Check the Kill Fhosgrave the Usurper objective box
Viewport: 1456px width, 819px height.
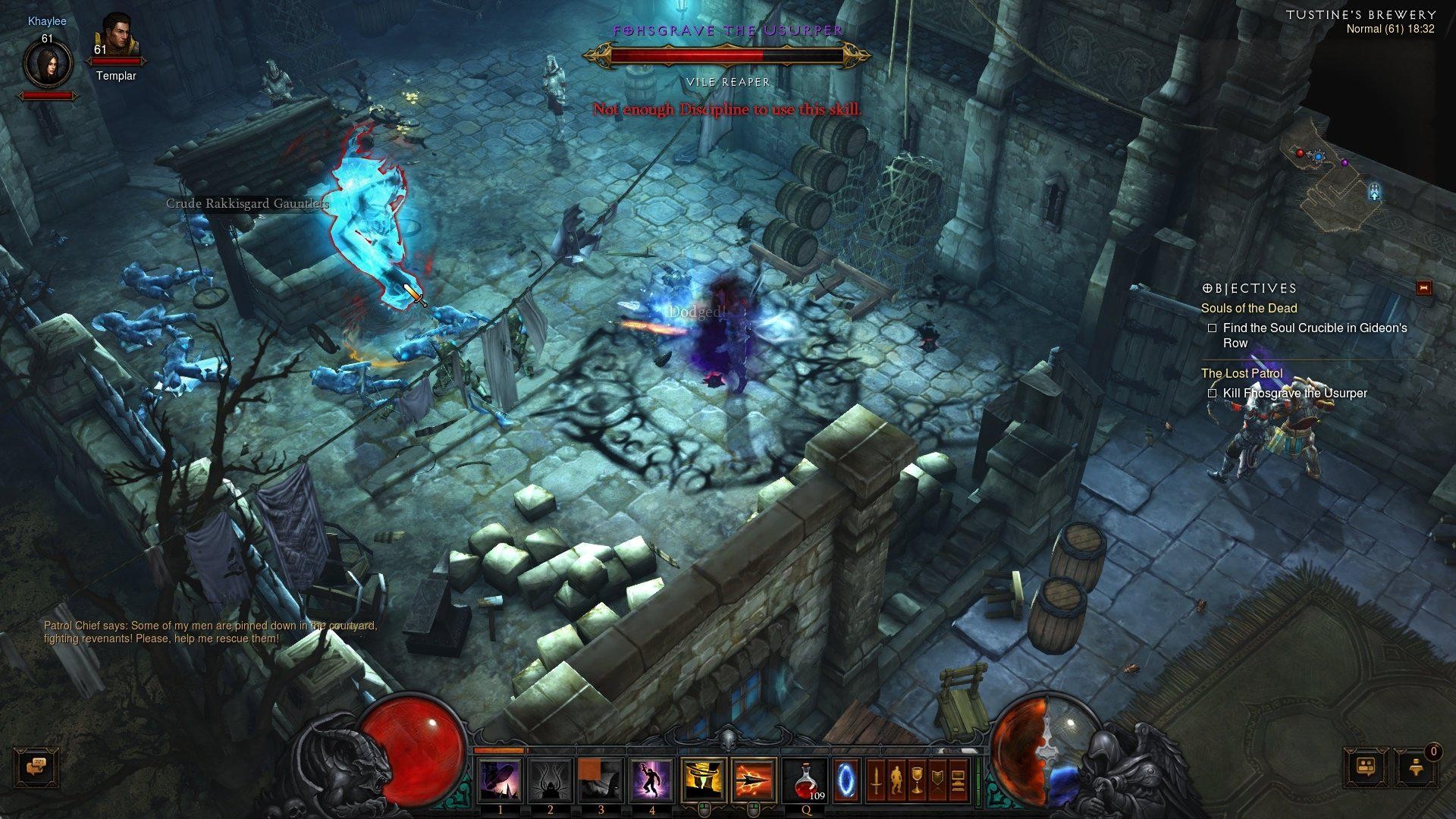[x=1213, y=394]
